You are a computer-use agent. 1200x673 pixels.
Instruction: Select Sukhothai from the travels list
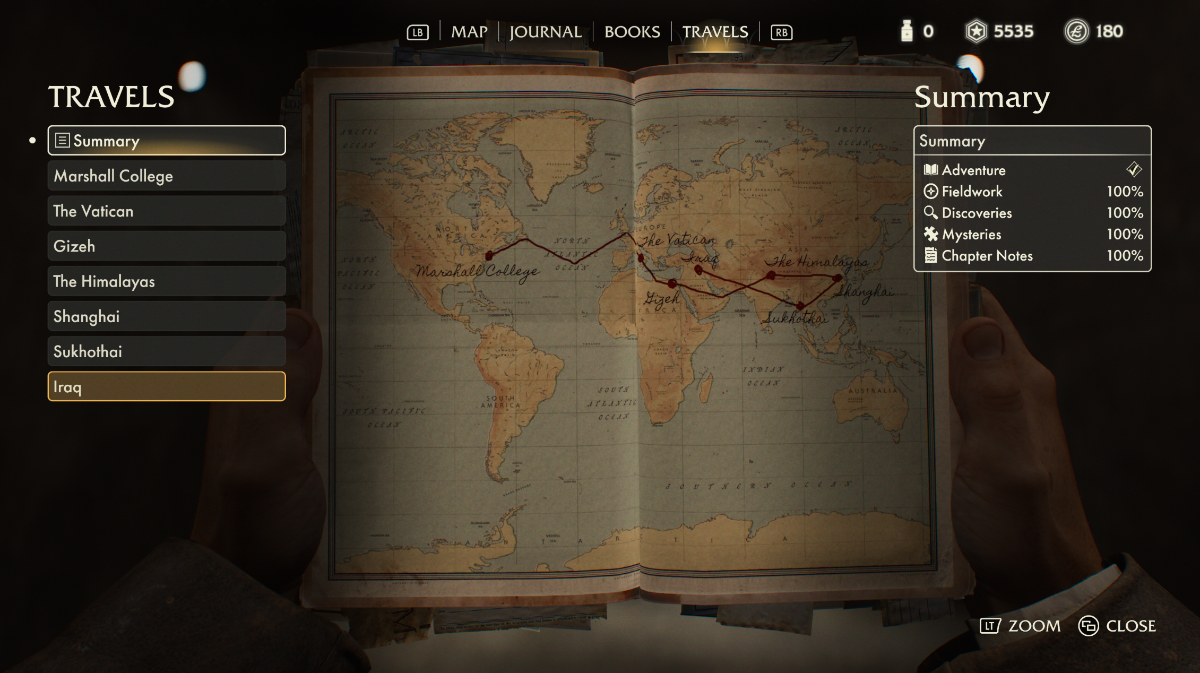point(167,351)
